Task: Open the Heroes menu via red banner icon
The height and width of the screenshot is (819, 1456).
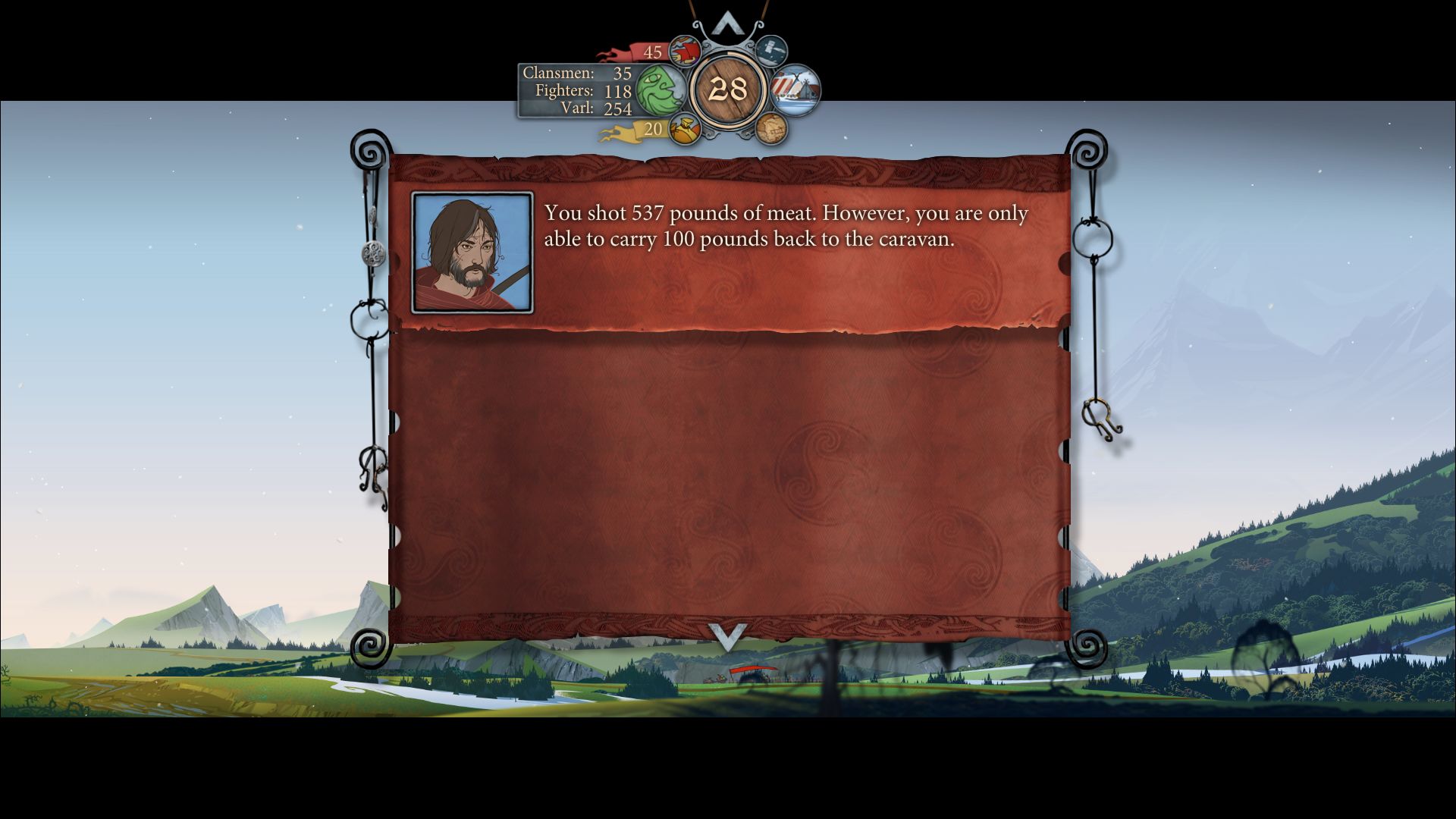Action: pos(685,50)
